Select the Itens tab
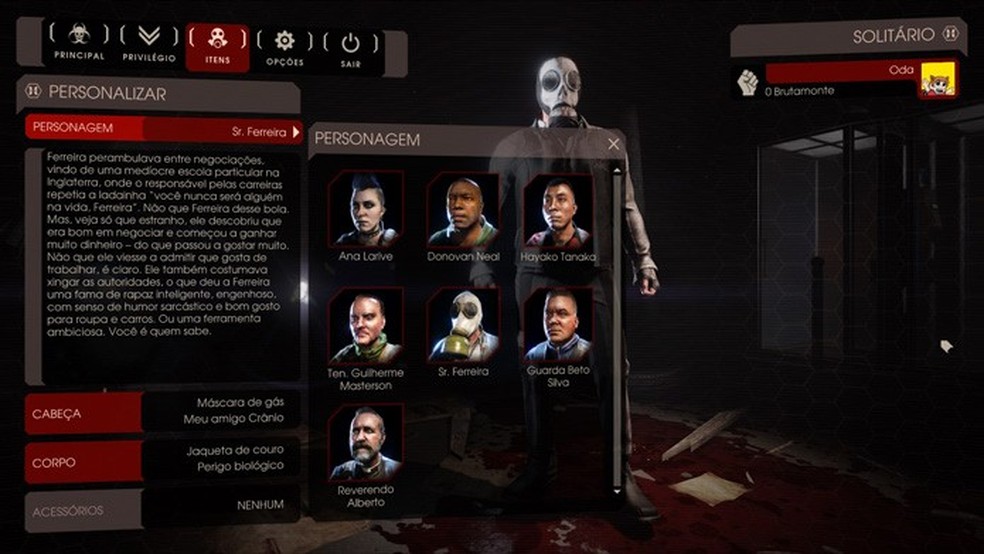 (x=217, y=45)
